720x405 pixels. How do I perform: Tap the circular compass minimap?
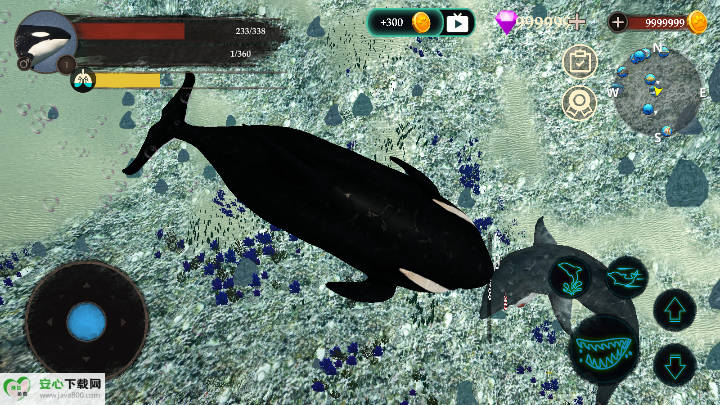point(658,90)
